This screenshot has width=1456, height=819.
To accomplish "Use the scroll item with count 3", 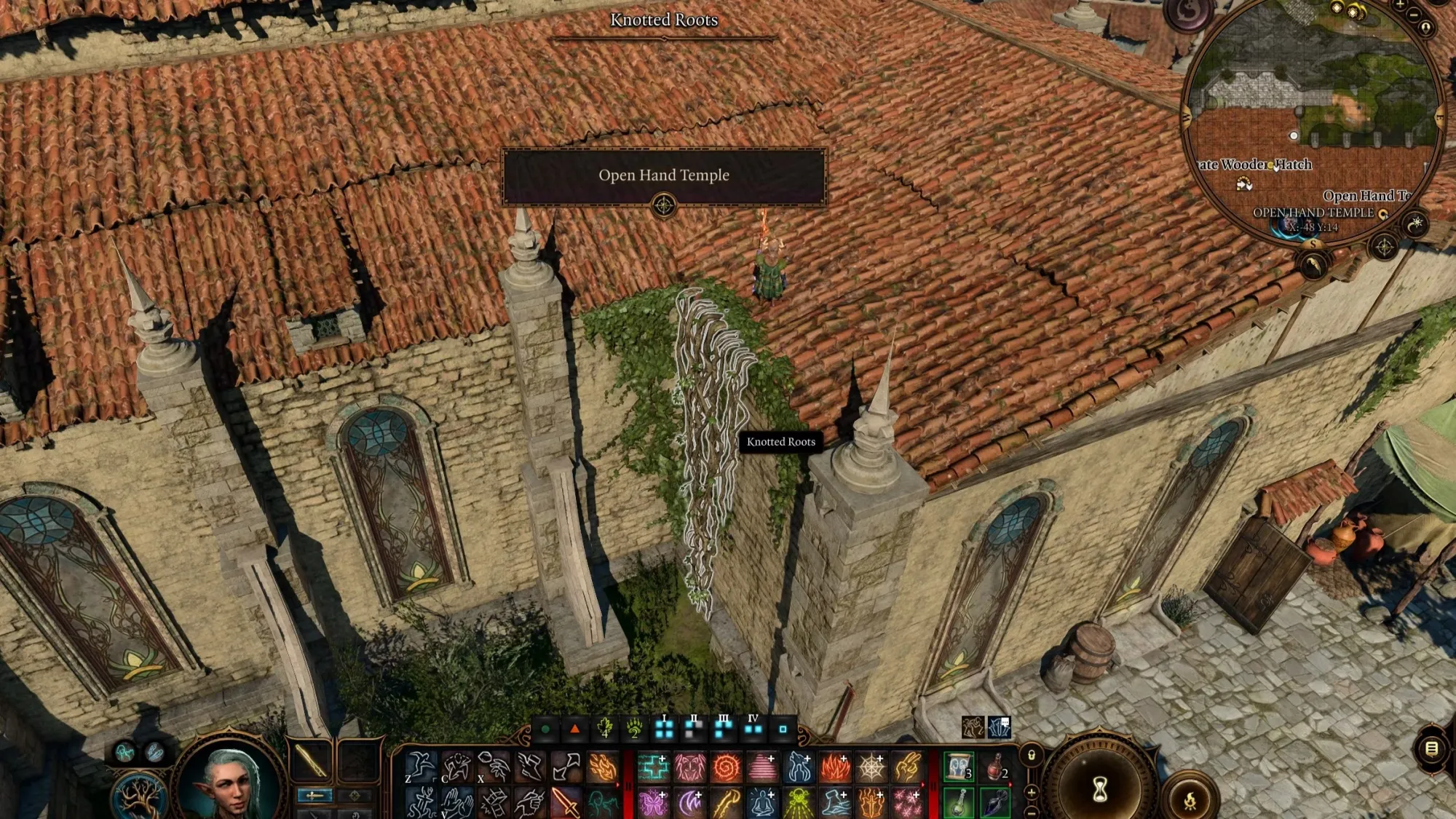I will click(x=959, y=767).
